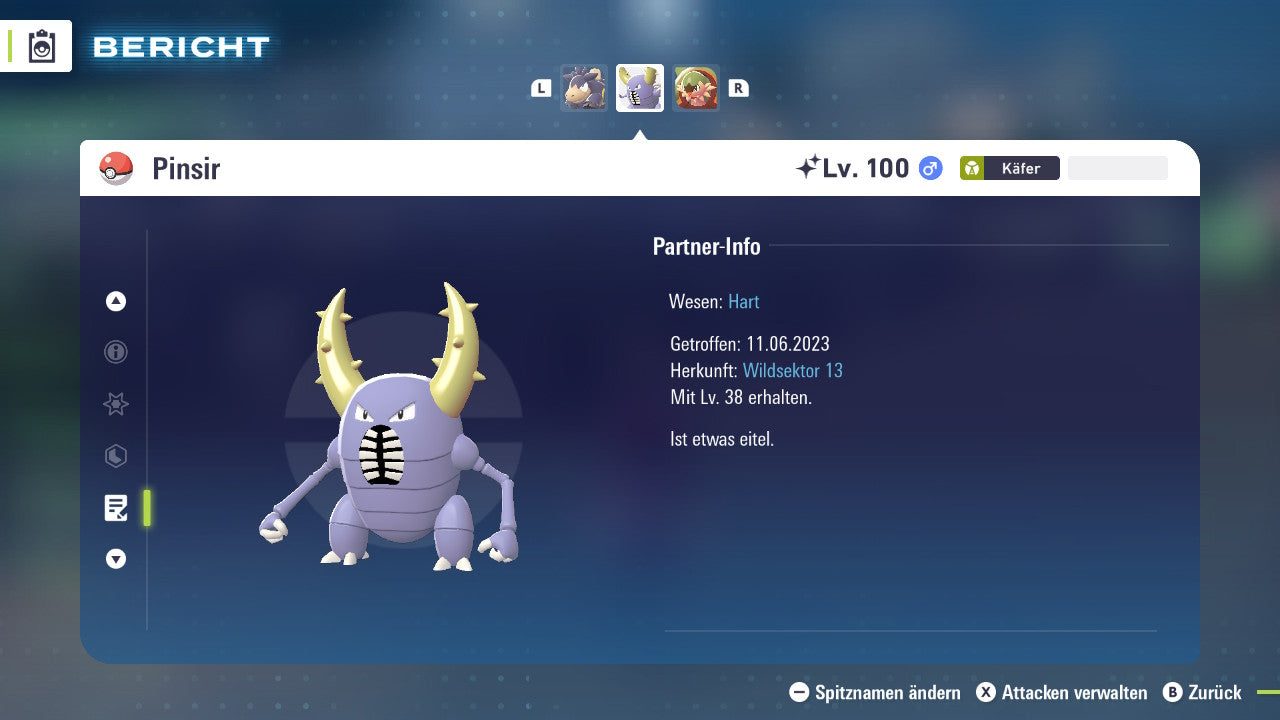This screenshot has width=1280, height=720.
Task: Select the report memo icon in the sidebar
Action: point(115,508)
